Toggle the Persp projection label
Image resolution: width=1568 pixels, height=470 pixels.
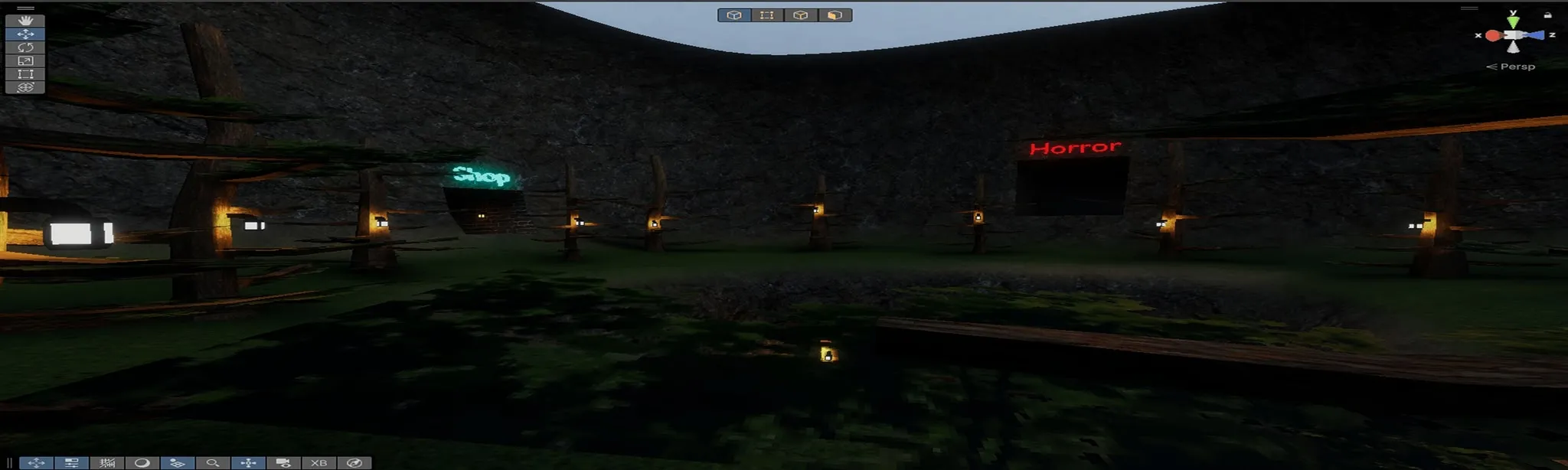[x=1511, y=67]
